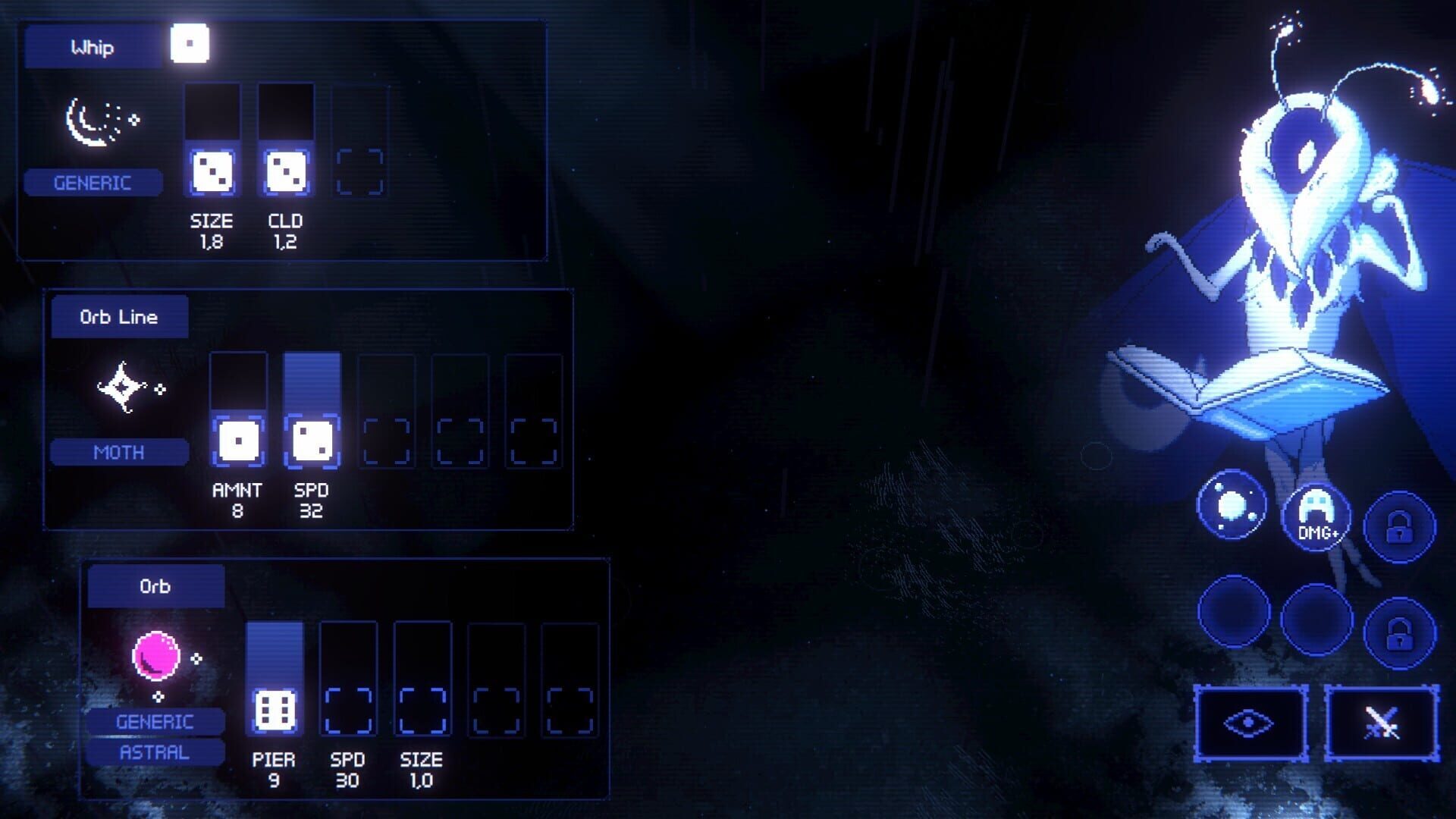Screen dimensions: 1456x819
Task: Click the SIZE die in the Whip panel
Action: 212,174
